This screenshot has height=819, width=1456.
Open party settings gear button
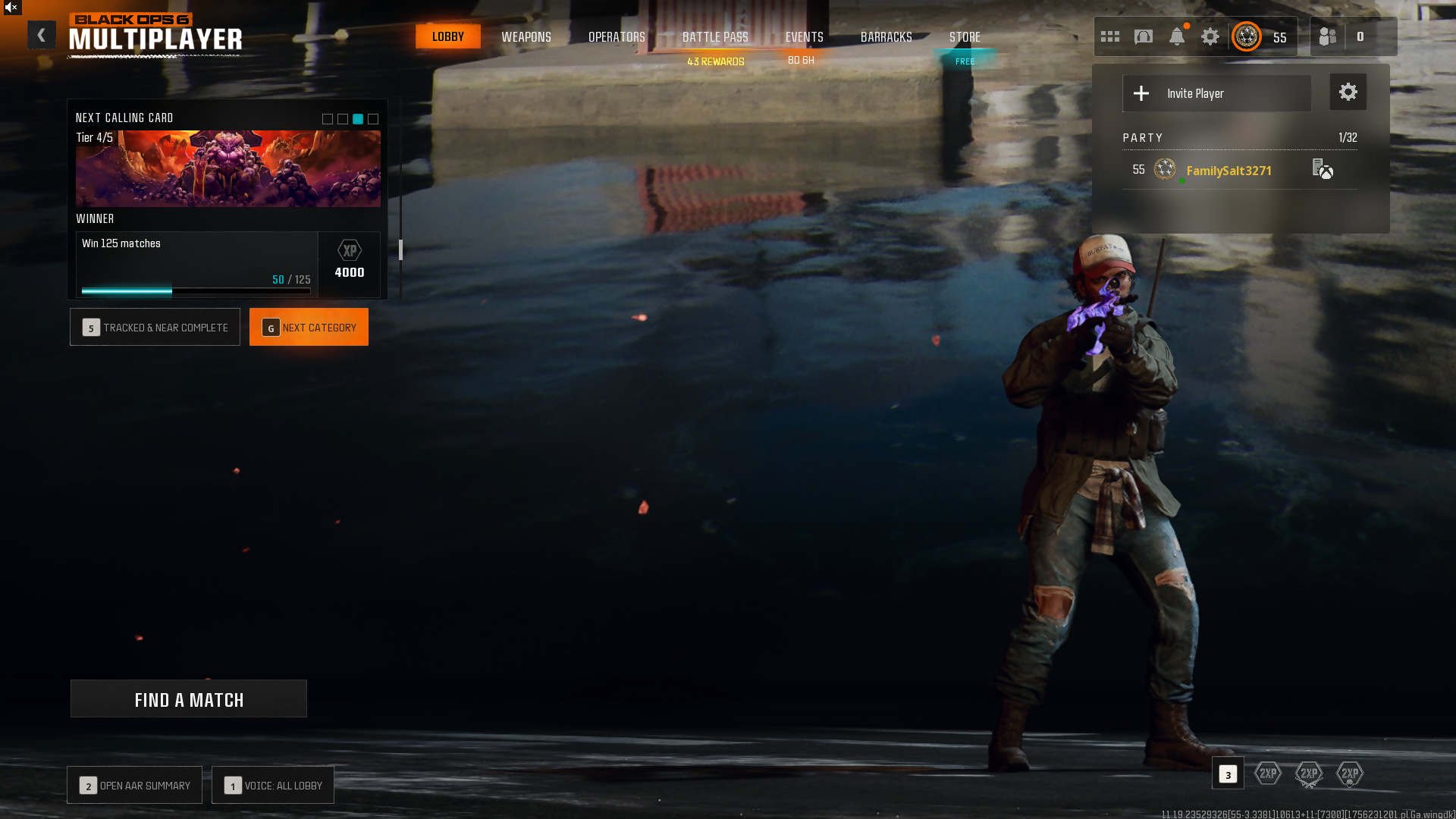coord(1348,93)
